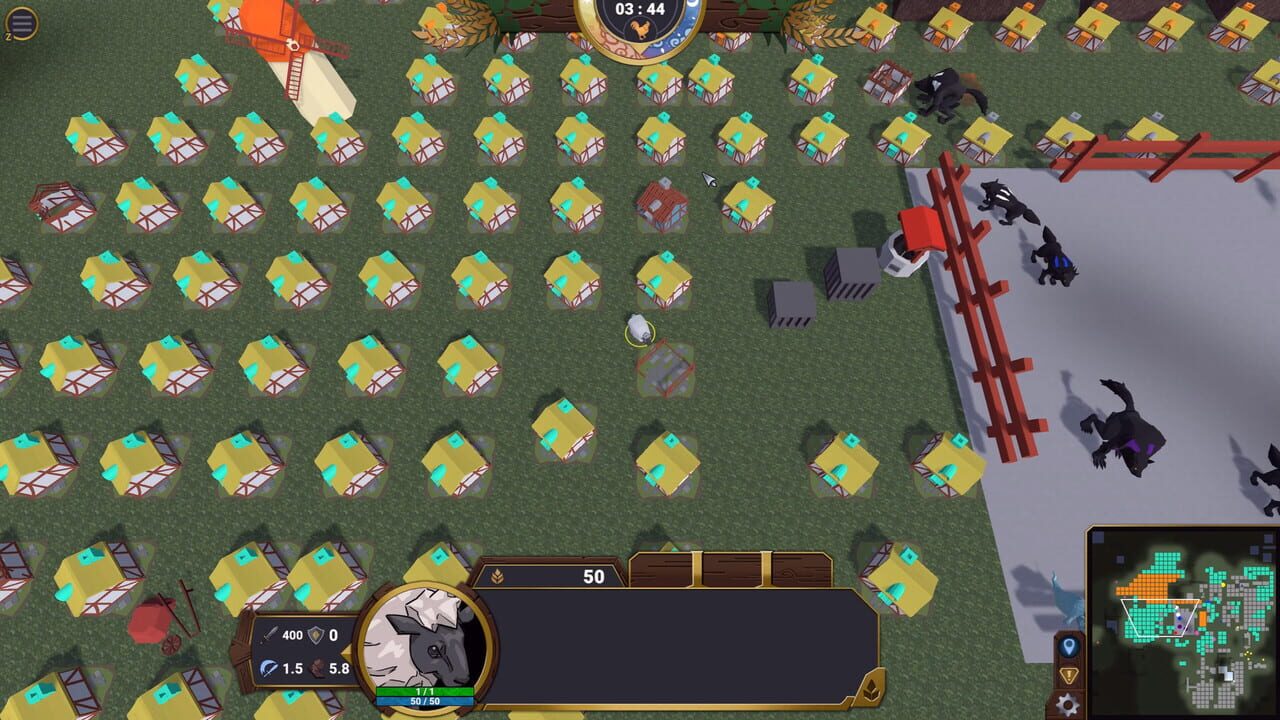This screenshot has height=720, width=1280.
Task: Click the shield defense stat icon
Action: [x=315, y=634]
